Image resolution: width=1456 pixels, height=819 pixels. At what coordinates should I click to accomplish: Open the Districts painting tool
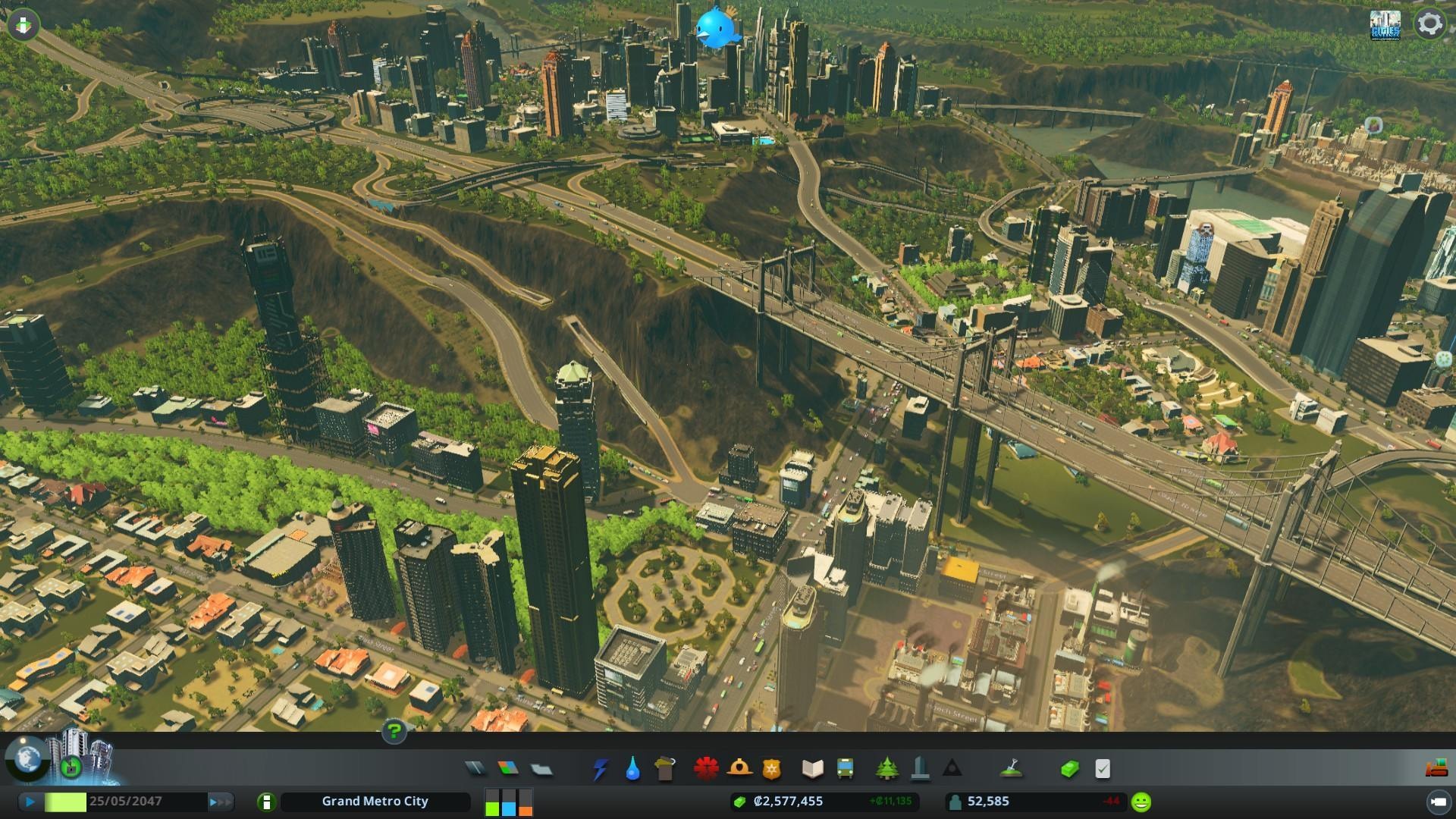point(541,769)
